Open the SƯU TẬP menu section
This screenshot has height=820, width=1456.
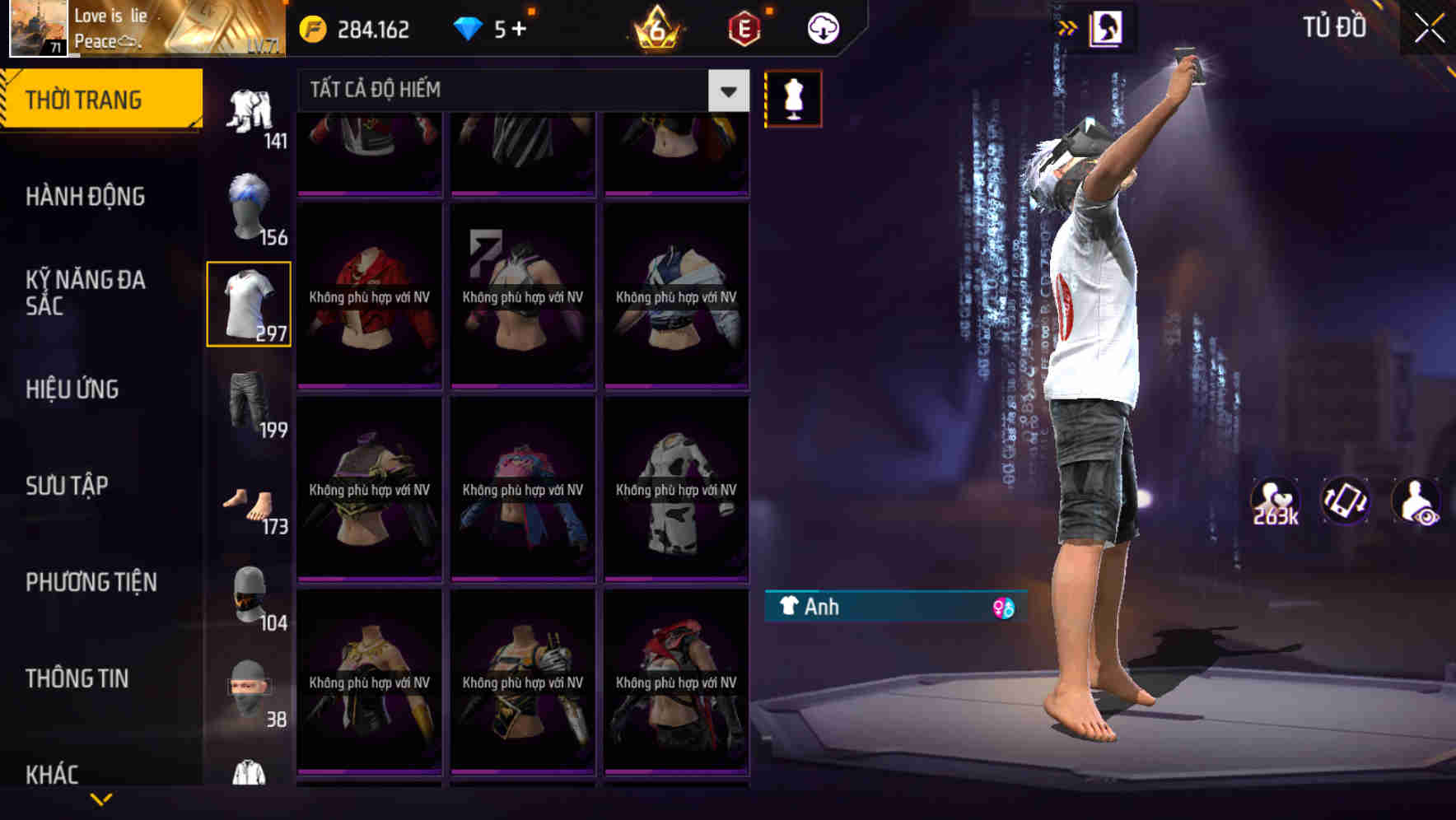66,486
